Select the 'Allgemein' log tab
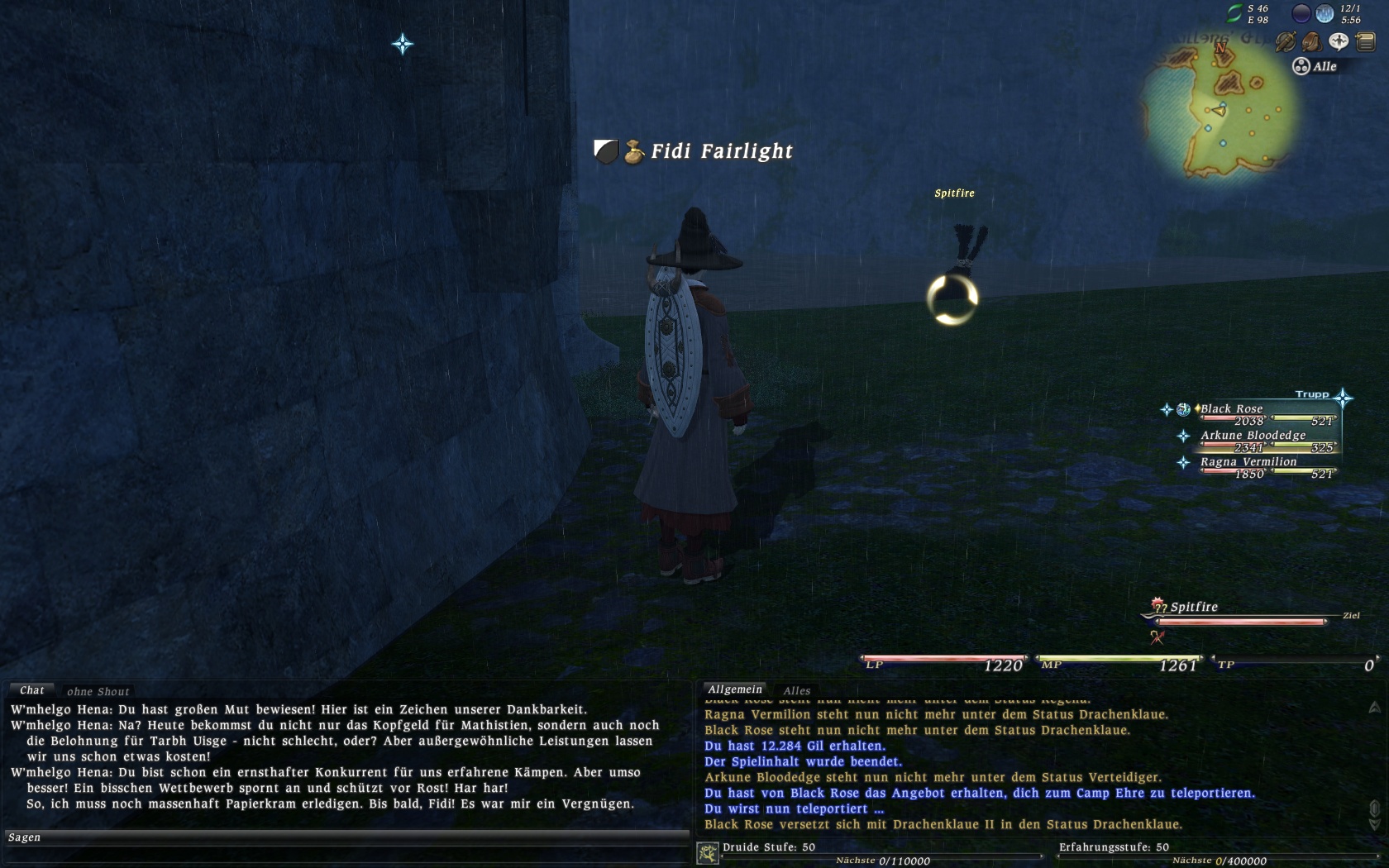Screen dimensions: 1389x868 click(735, 689)
